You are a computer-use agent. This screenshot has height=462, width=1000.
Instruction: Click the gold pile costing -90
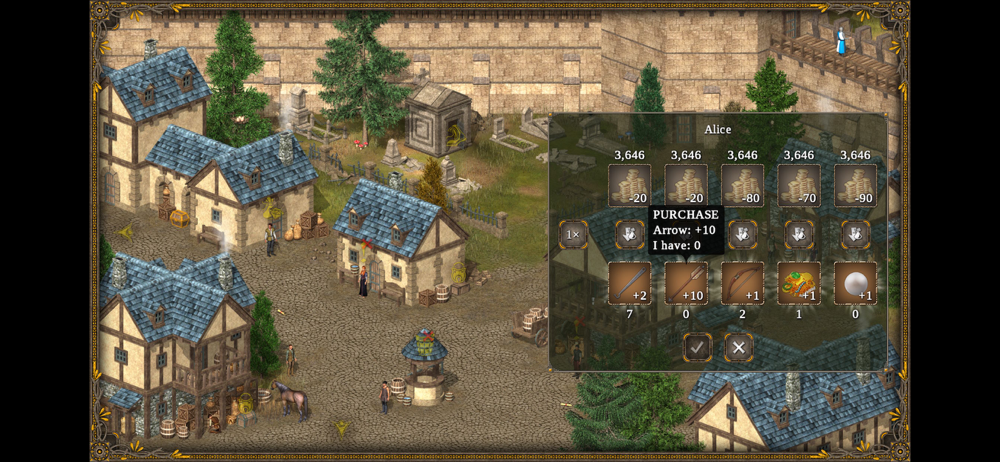[x=855, y=185]
